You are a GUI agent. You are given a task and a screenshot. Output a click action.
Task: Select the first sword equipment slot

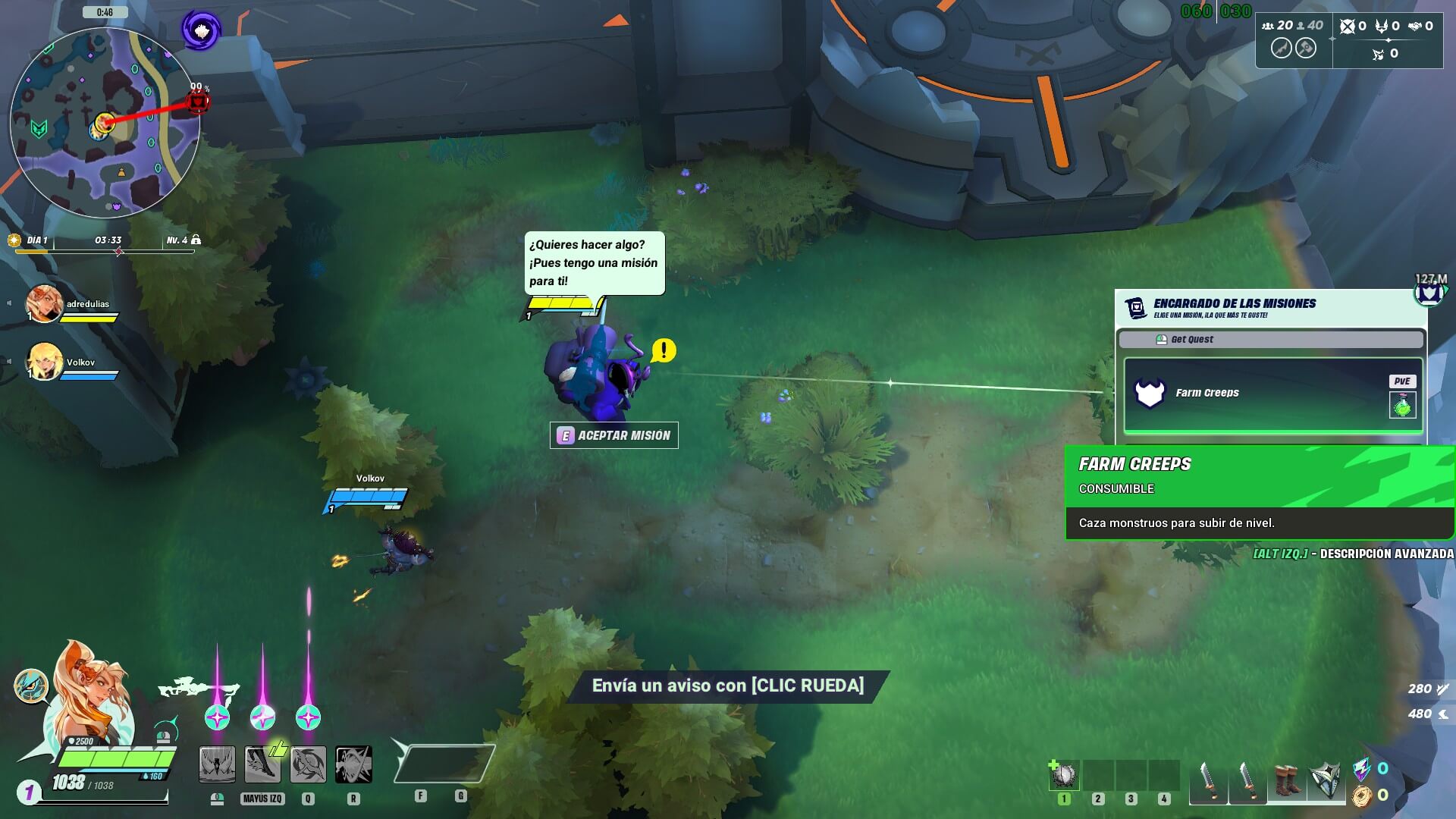click(1207, 781)
